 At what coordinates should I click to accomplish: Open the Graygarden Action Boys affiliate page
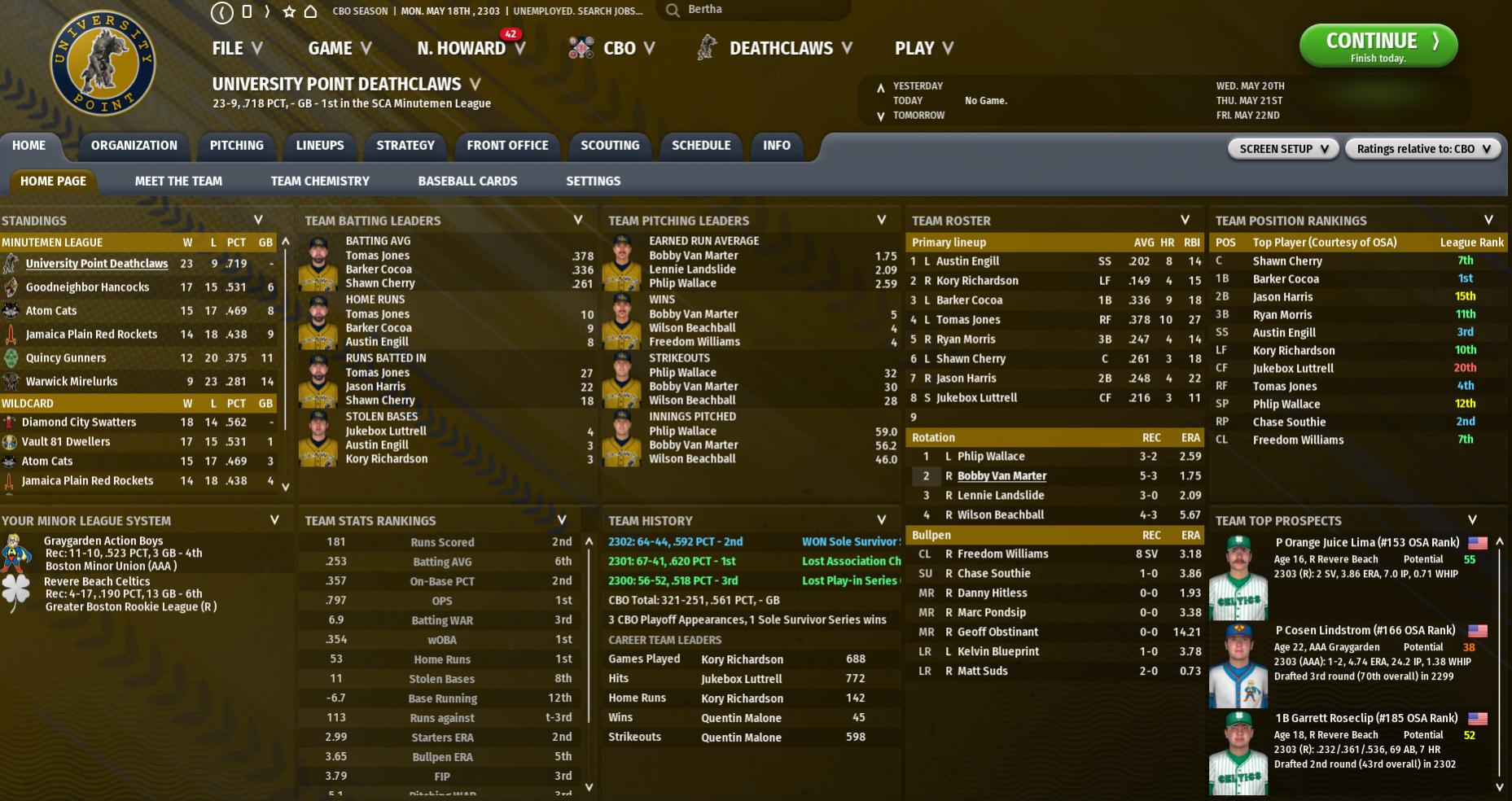(x=103, y=541)
